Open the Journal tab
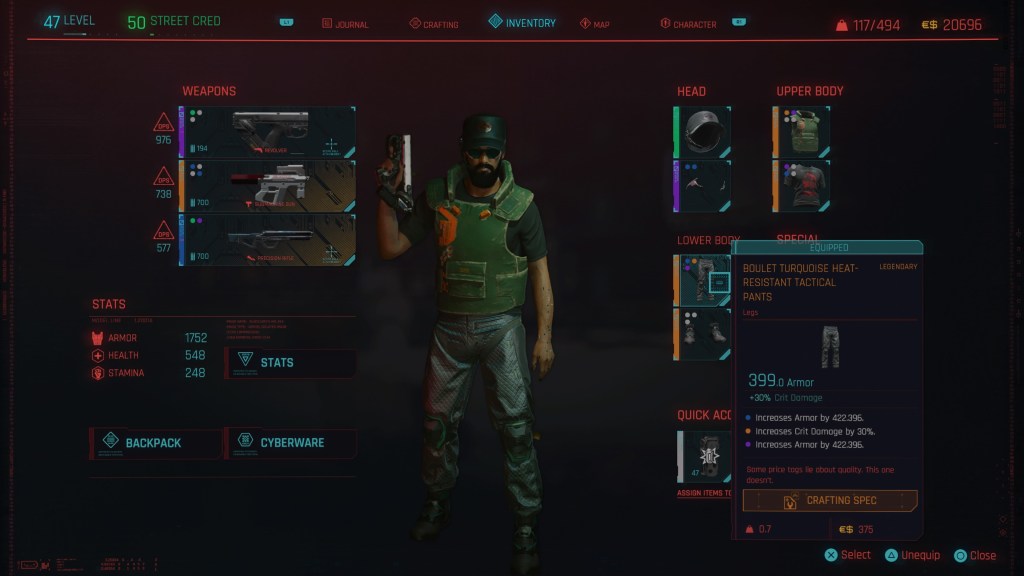The image size is (1024, 576). pos(345,23)
